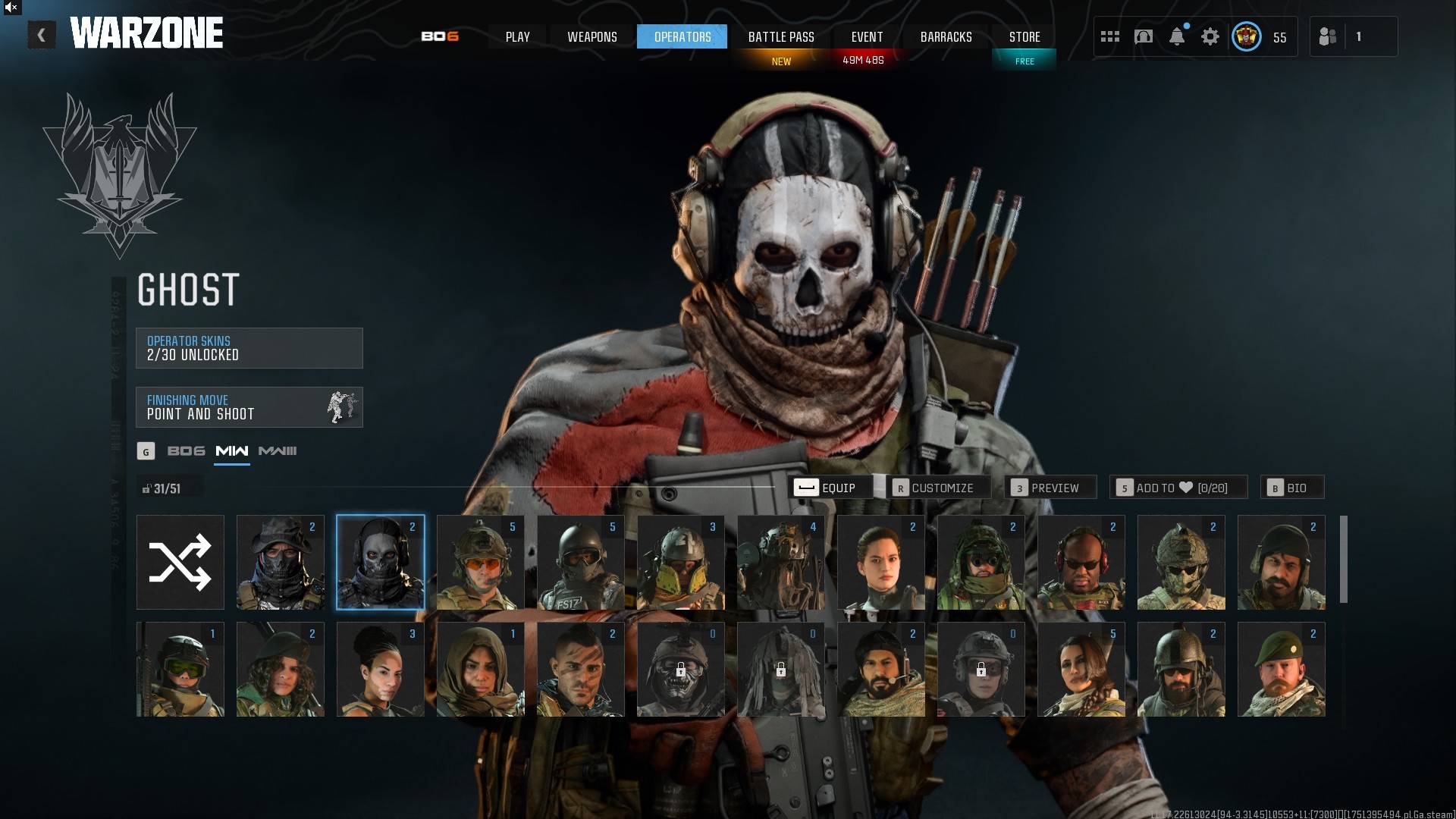The width and height of the screenshot is (1456, 819).
Task: Open the Operator Skins panel
Action: tap(249, 348)
